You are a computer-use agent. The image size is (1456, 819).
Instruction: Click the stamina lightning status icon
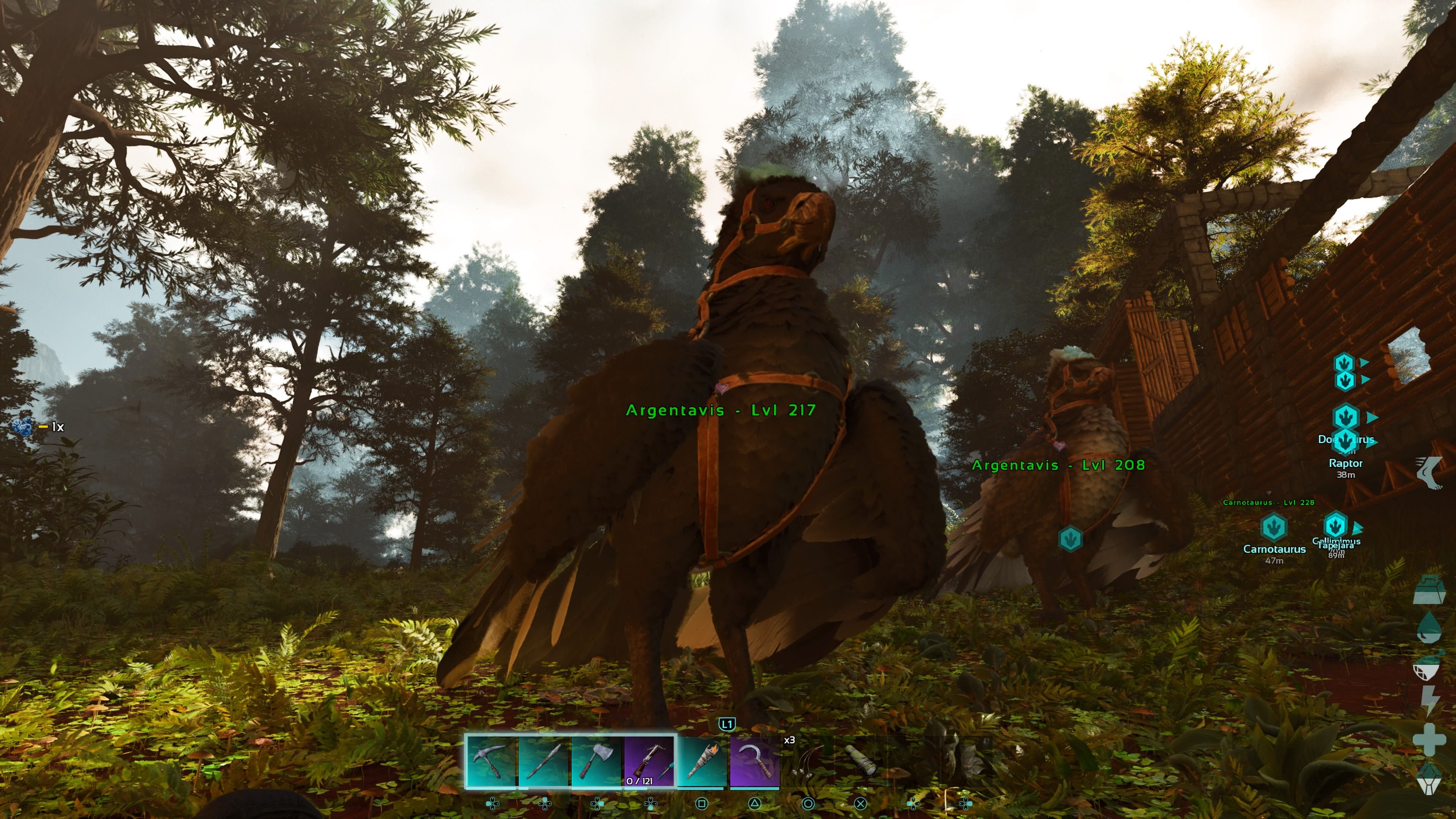tap(1430, 700)
